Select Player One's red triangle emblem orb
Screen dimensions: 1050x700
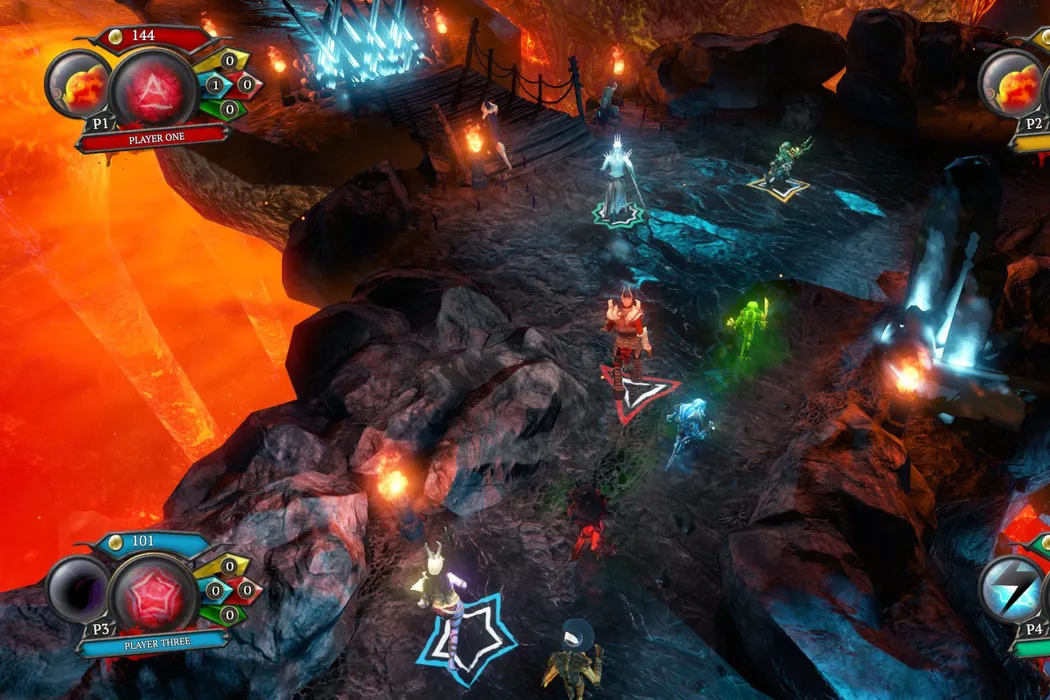153,87
